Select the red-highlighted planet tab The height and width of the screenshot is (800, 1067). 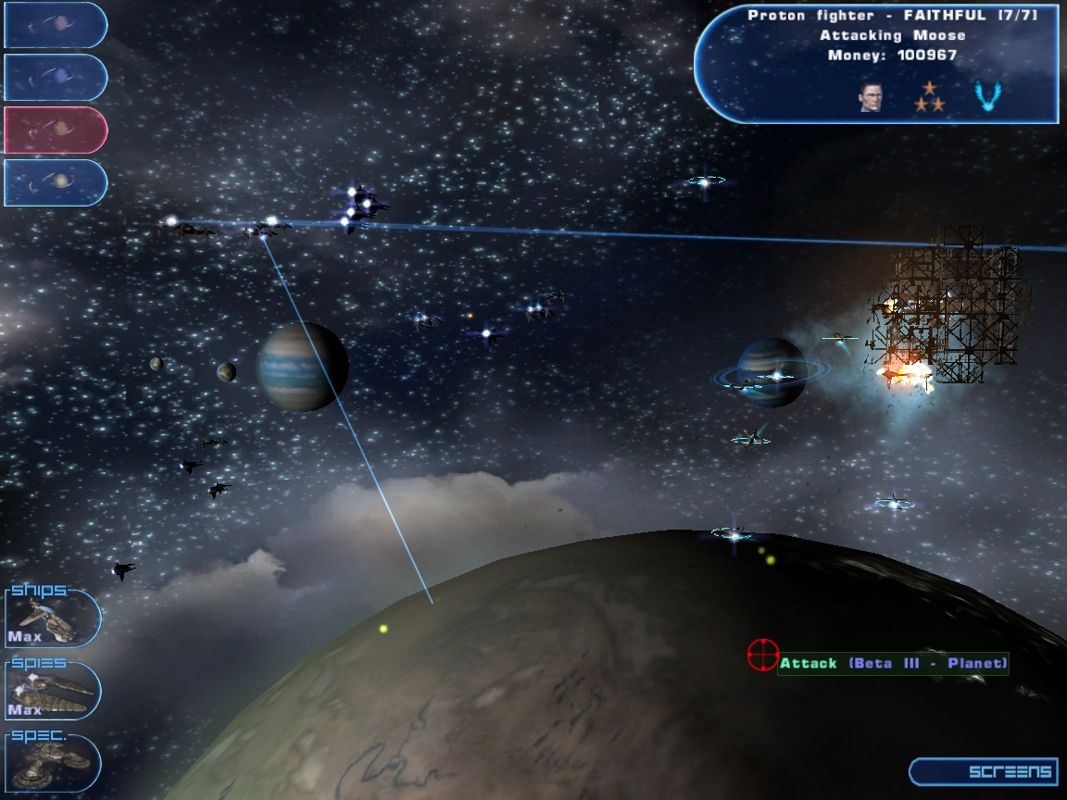point(55,130)
